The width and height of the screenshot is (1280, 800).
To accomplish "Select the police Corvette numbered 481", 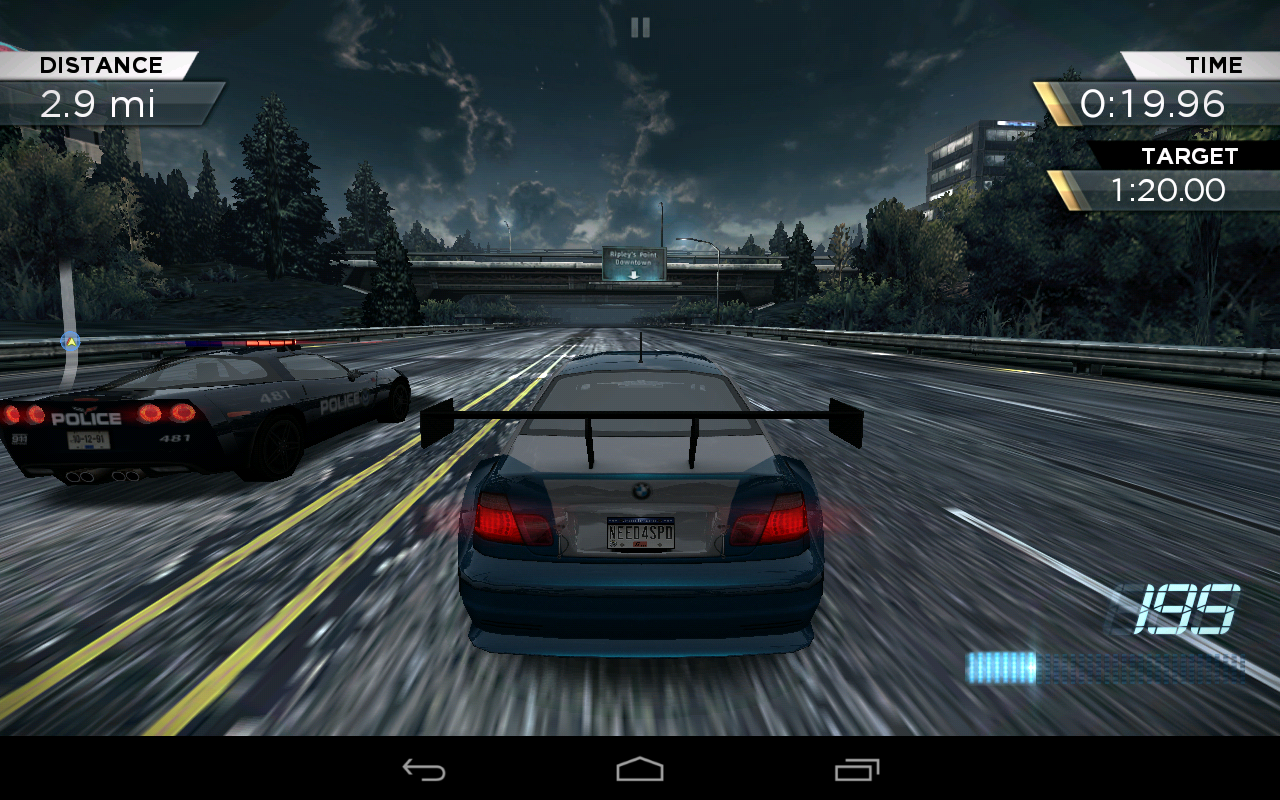I will [x=200, y=420].
